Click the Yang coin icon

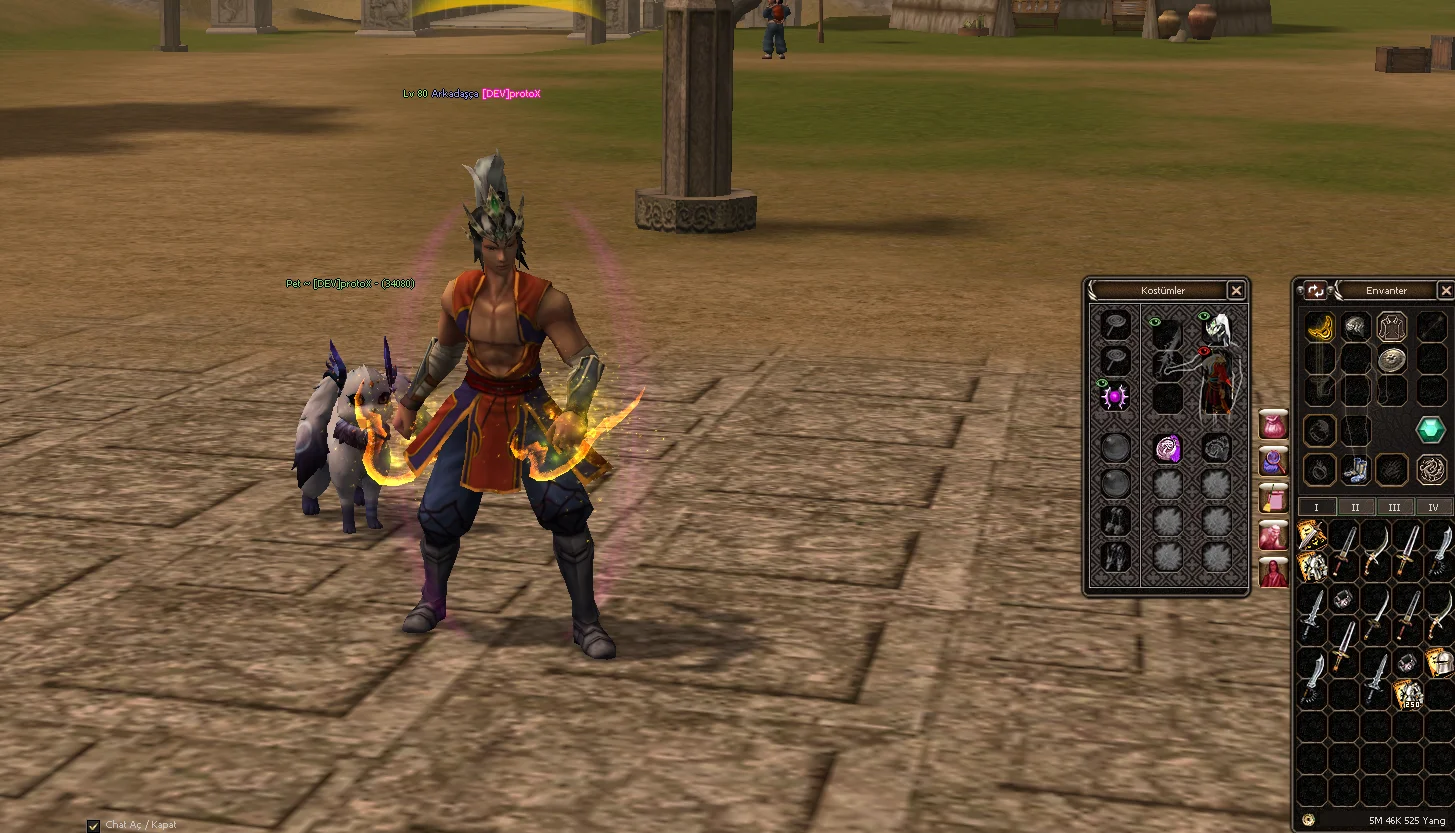pos(1309,820)
